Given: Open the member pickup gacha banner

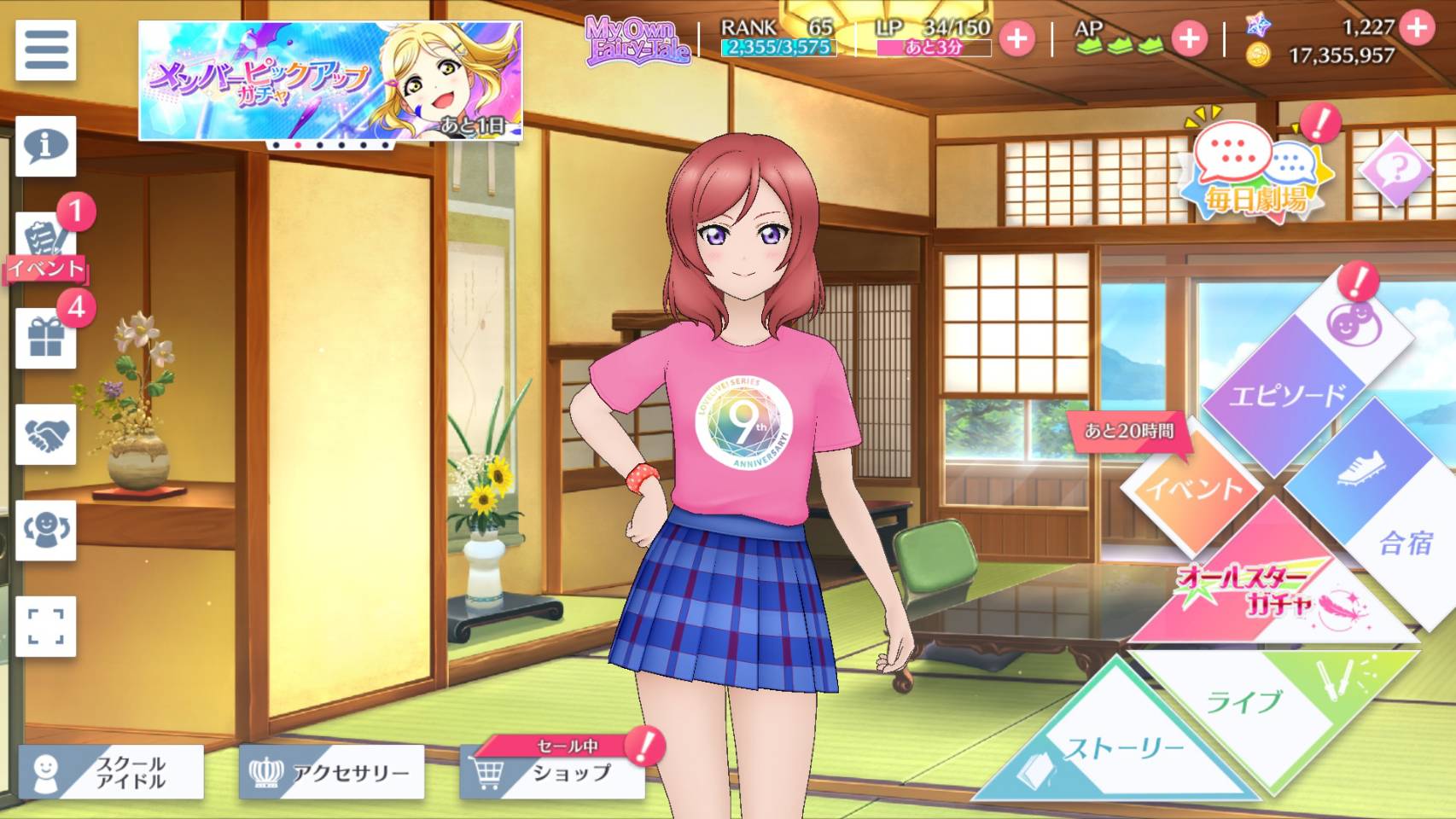Looking at the screenshot, I should tap(330, 81).
